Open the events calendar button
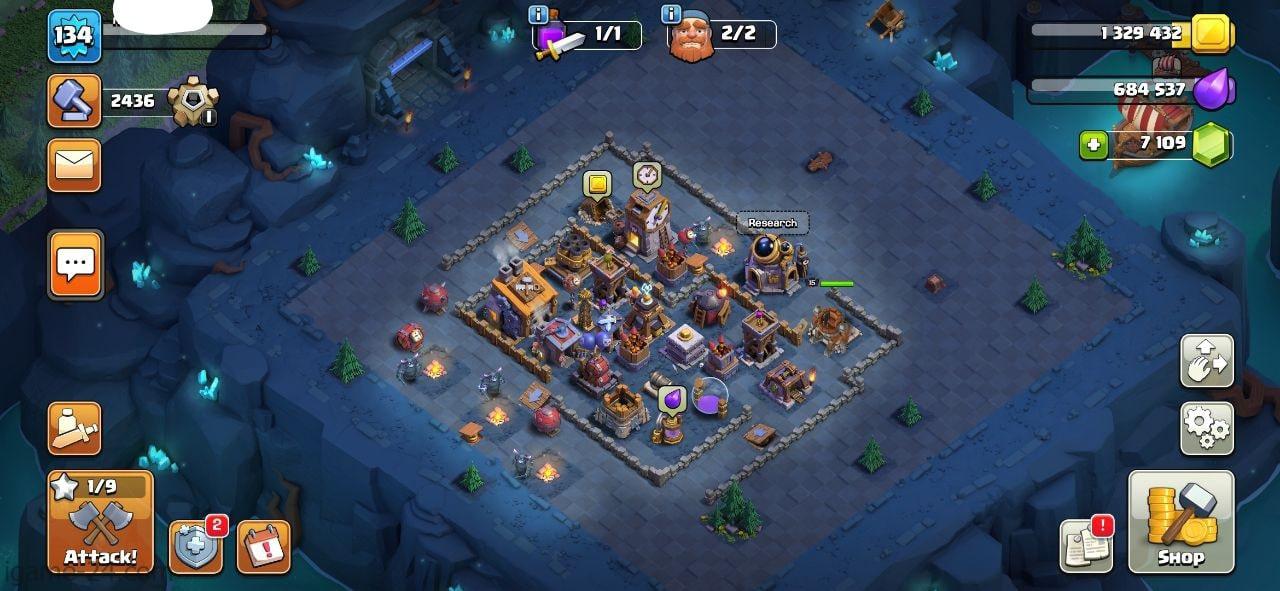Screen dimensions: 1280x591 coord(263,548)
